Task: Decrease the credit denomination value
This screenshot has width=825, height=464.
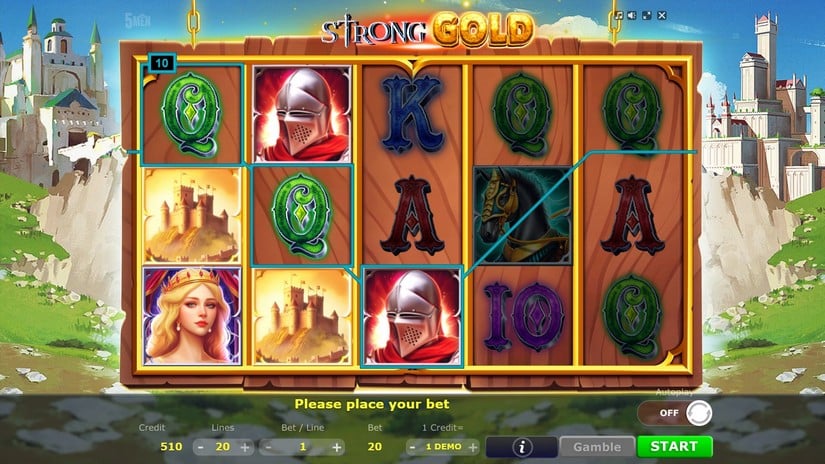Action: (411, 447)
